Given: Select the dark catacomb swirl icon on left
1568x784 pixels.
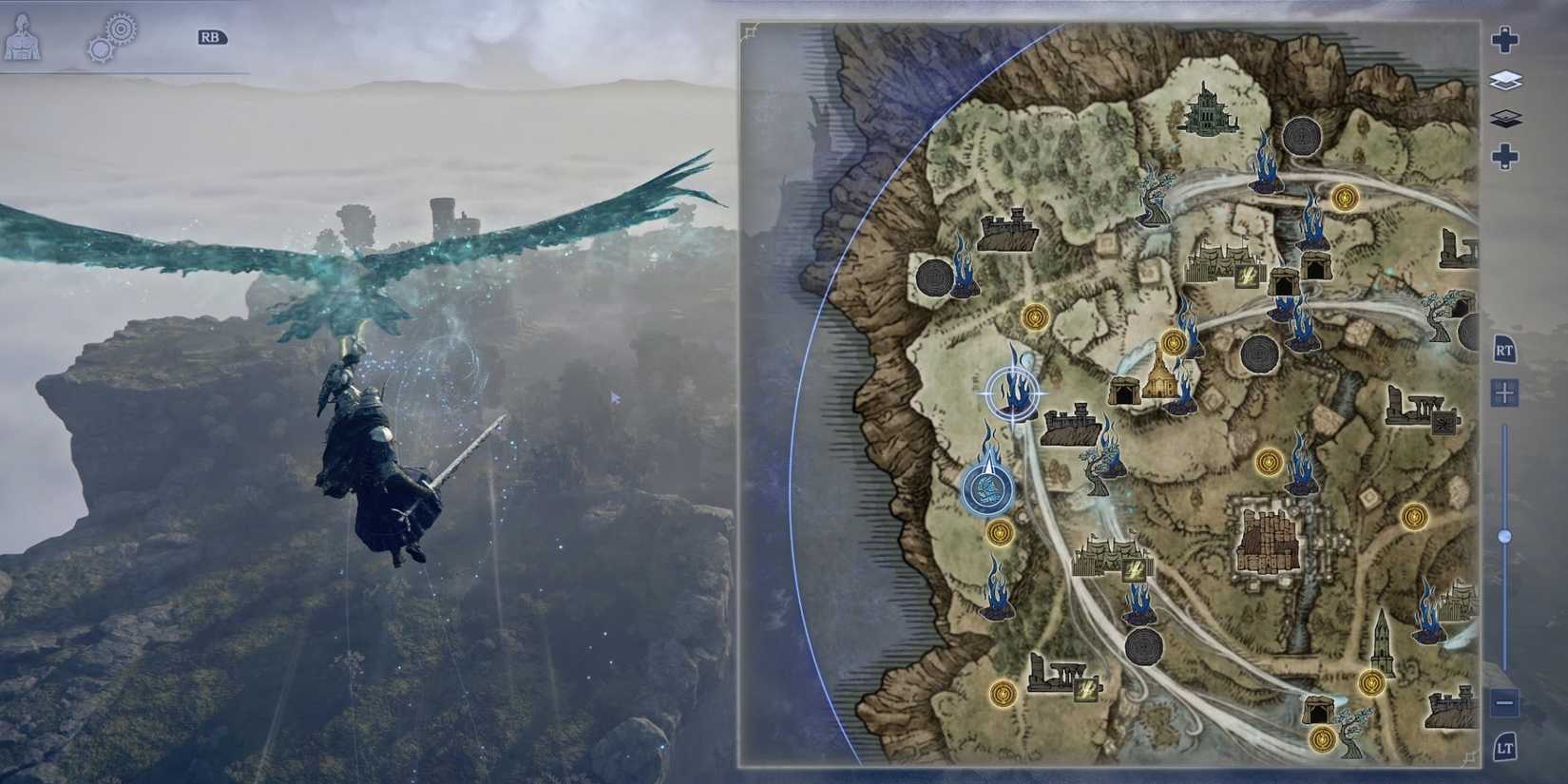Looking at the screenshot, I should tap(933, 279).
